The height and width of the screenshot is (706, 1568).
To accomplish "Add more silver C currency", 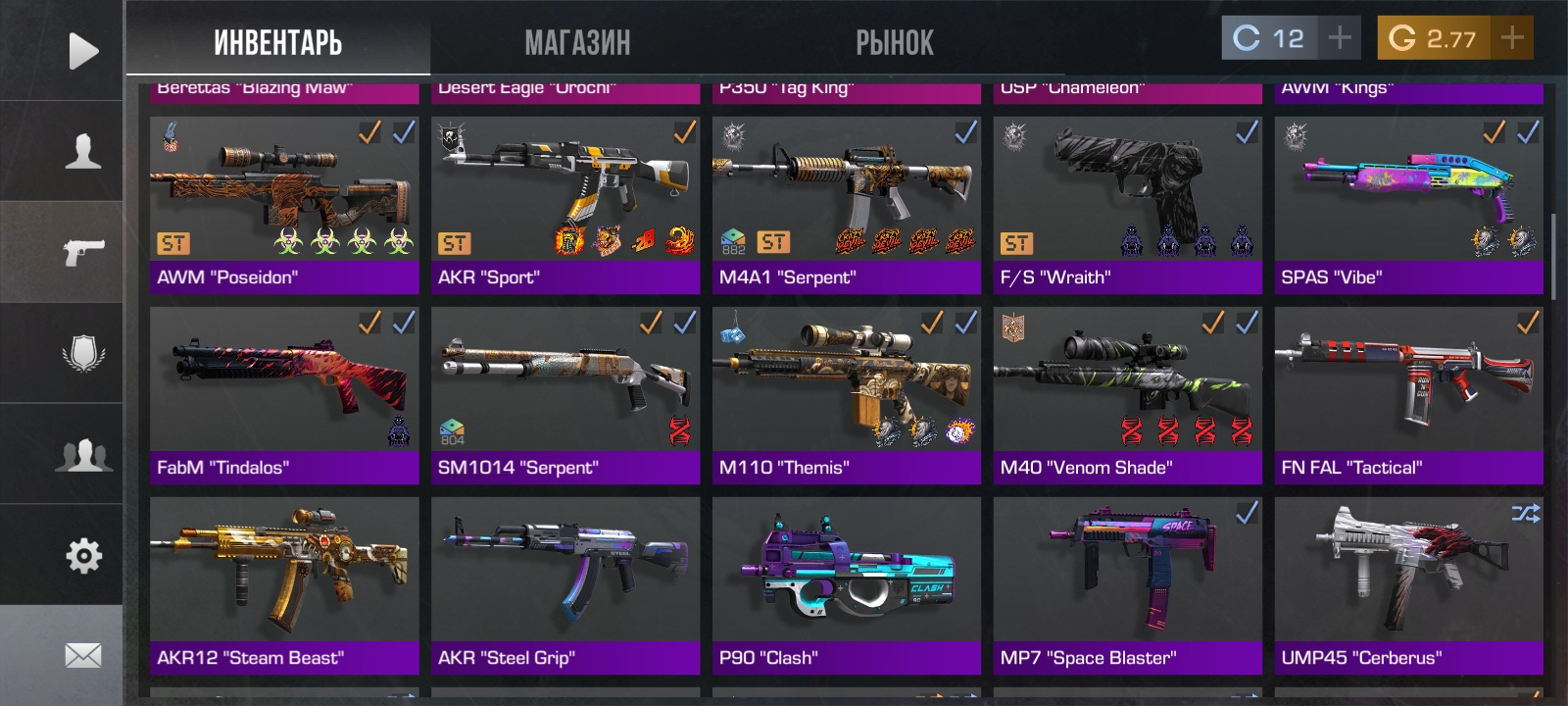I will tap(1339, 38).
